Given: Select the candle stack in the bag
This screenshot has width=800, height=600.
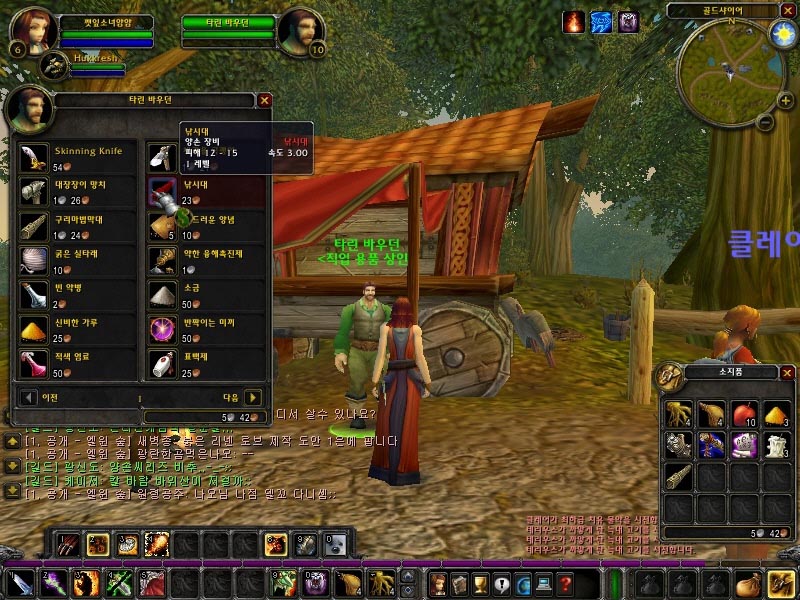Looking at the screenshot, I should point(776,446).
